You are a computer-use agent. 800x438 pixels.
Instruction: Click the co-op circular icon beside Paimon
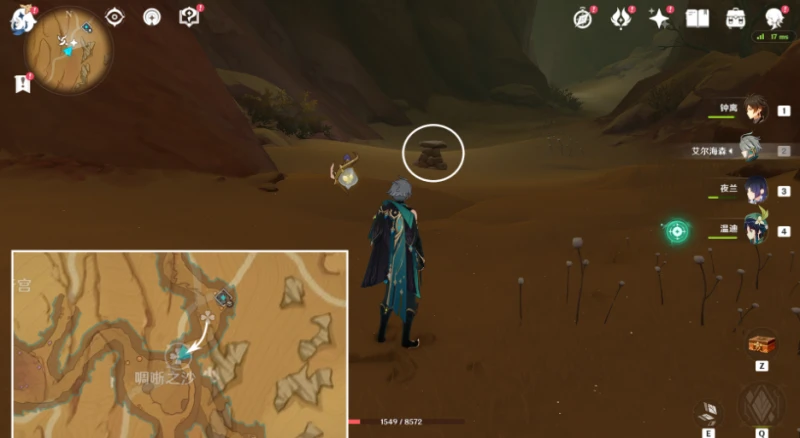pos(151,17)
